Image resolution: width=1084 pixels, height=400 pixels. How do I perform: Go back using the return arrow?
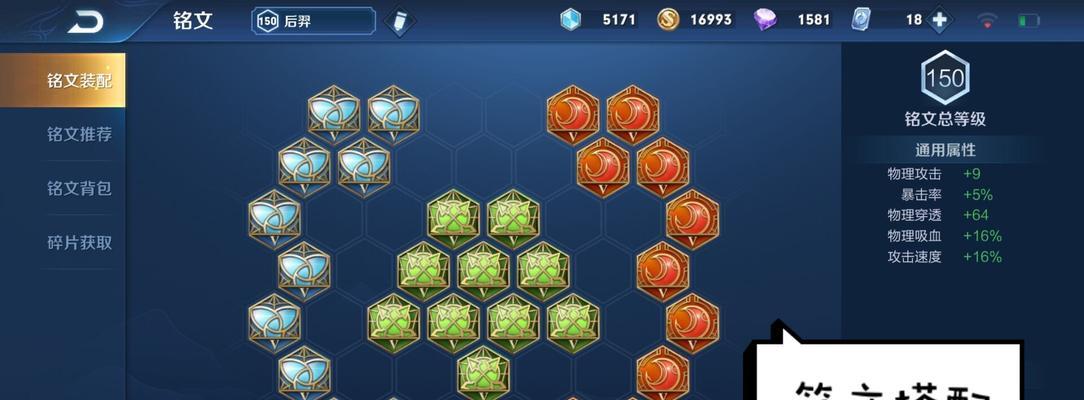point(85,21)
